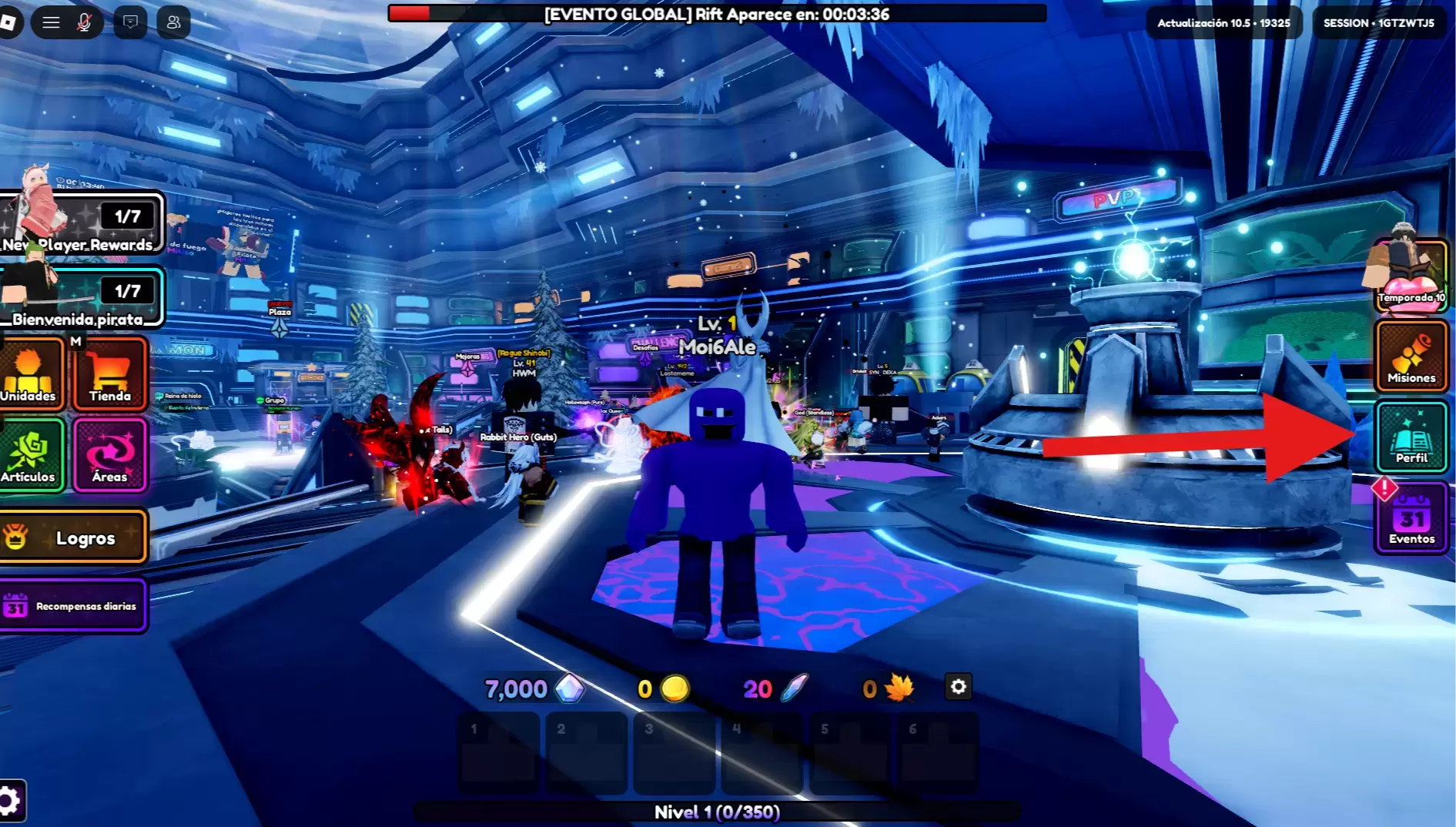1456x827 pixels.
Task: Click the gear icon beside the currencies
Action: pyautogui.click(x=958, y=687)
